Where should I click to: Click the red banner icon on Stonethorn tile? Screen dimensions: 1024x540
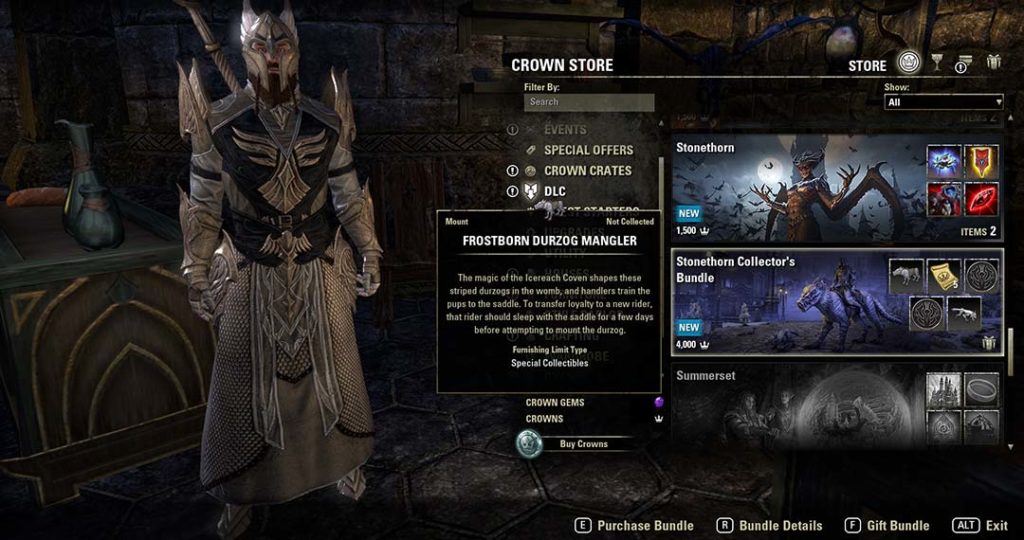[981, 160]
